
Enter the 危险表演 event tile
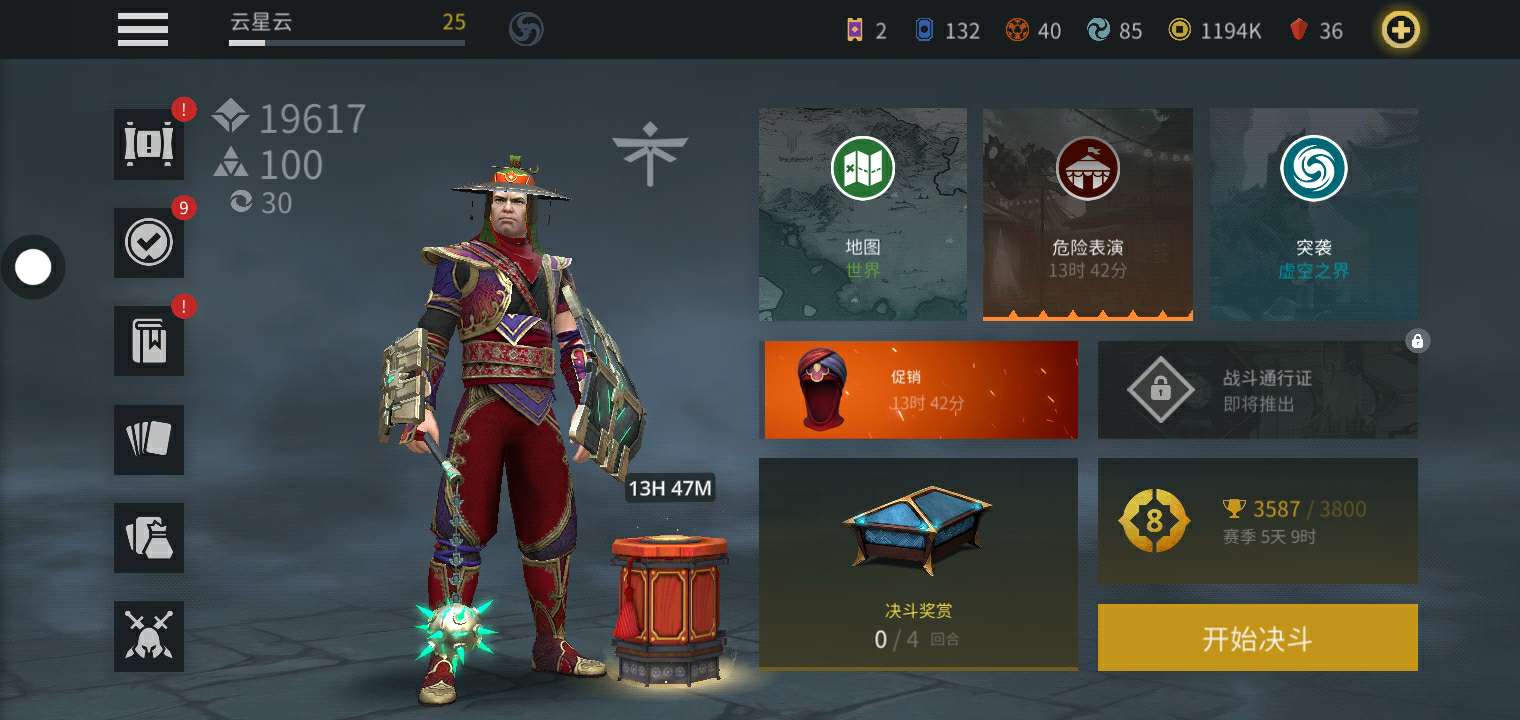point(1087,214)
